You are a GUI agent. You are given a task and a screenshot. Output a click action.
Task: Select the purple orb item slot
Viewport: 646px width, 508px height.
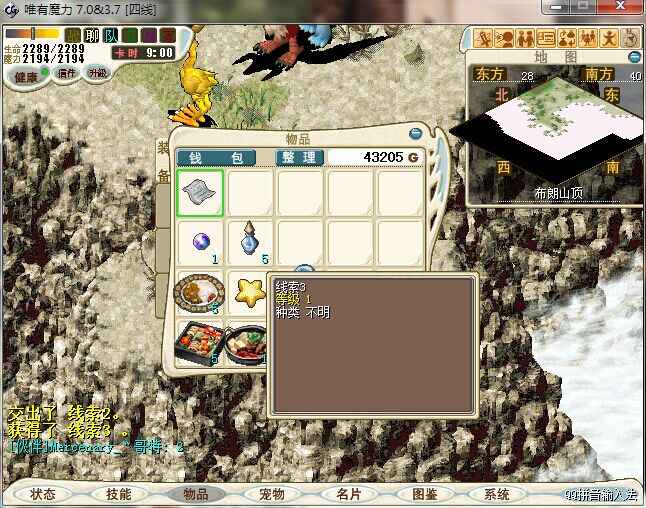pos(200,241)
